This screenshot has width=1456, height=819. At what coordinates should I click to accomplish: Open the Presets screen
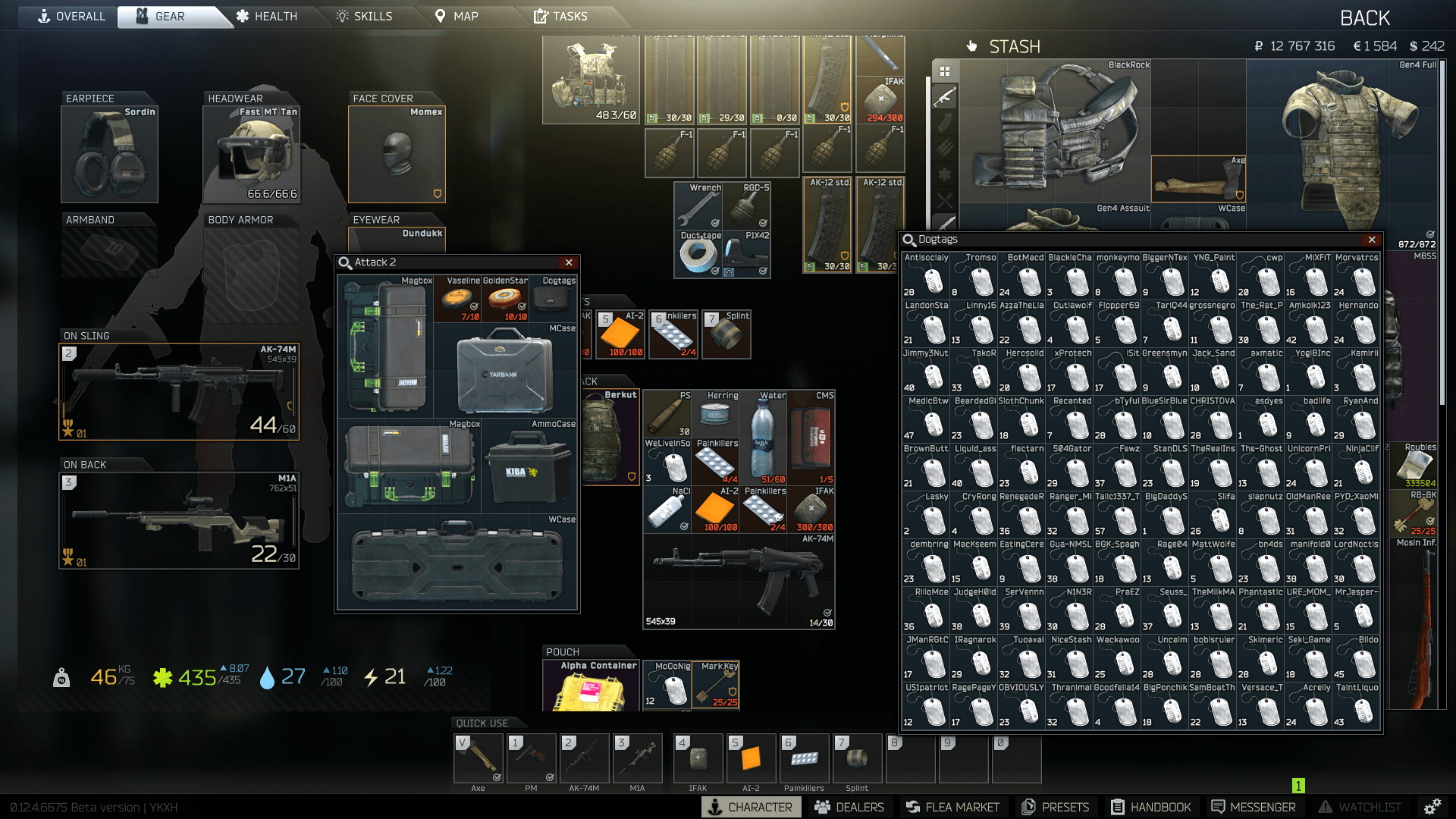(x=1056, y=807)
